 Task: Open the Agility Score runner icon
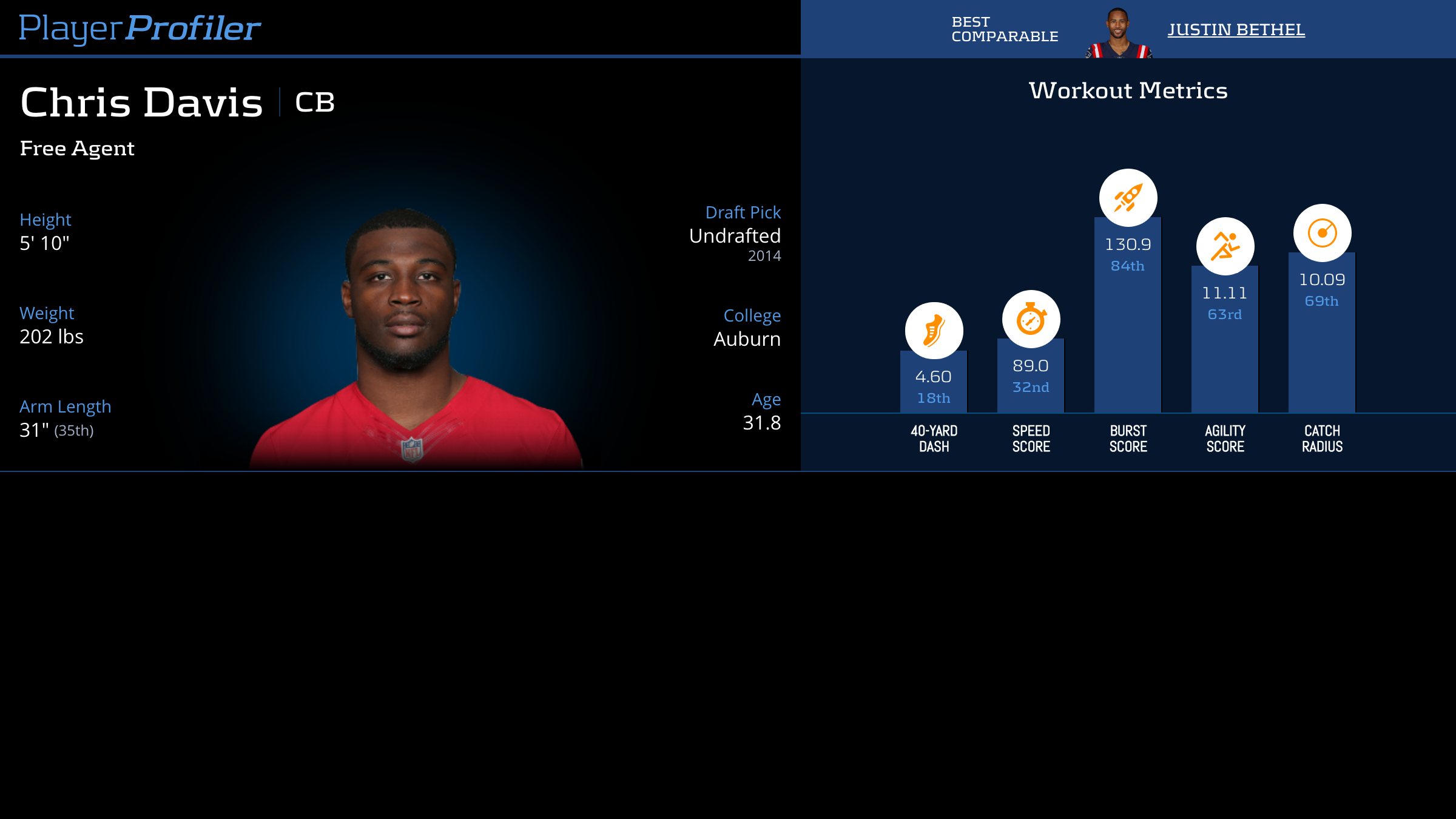tap(1225, 246)
